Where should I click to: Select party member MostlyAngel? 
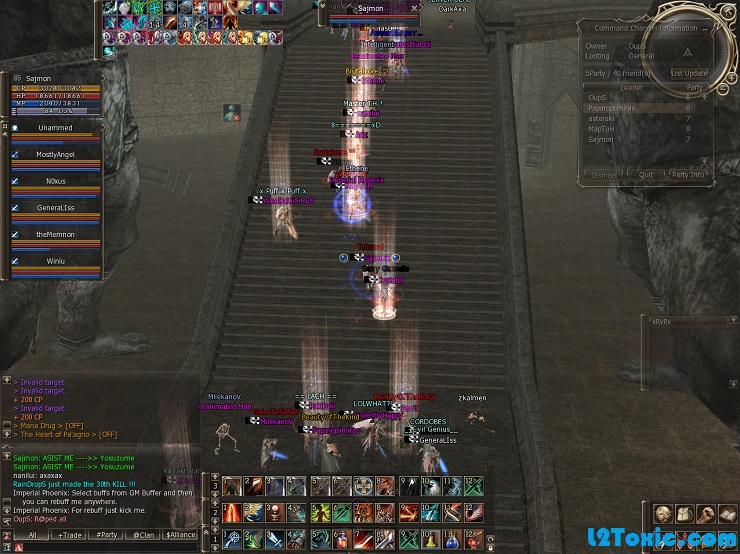[56, 155]
